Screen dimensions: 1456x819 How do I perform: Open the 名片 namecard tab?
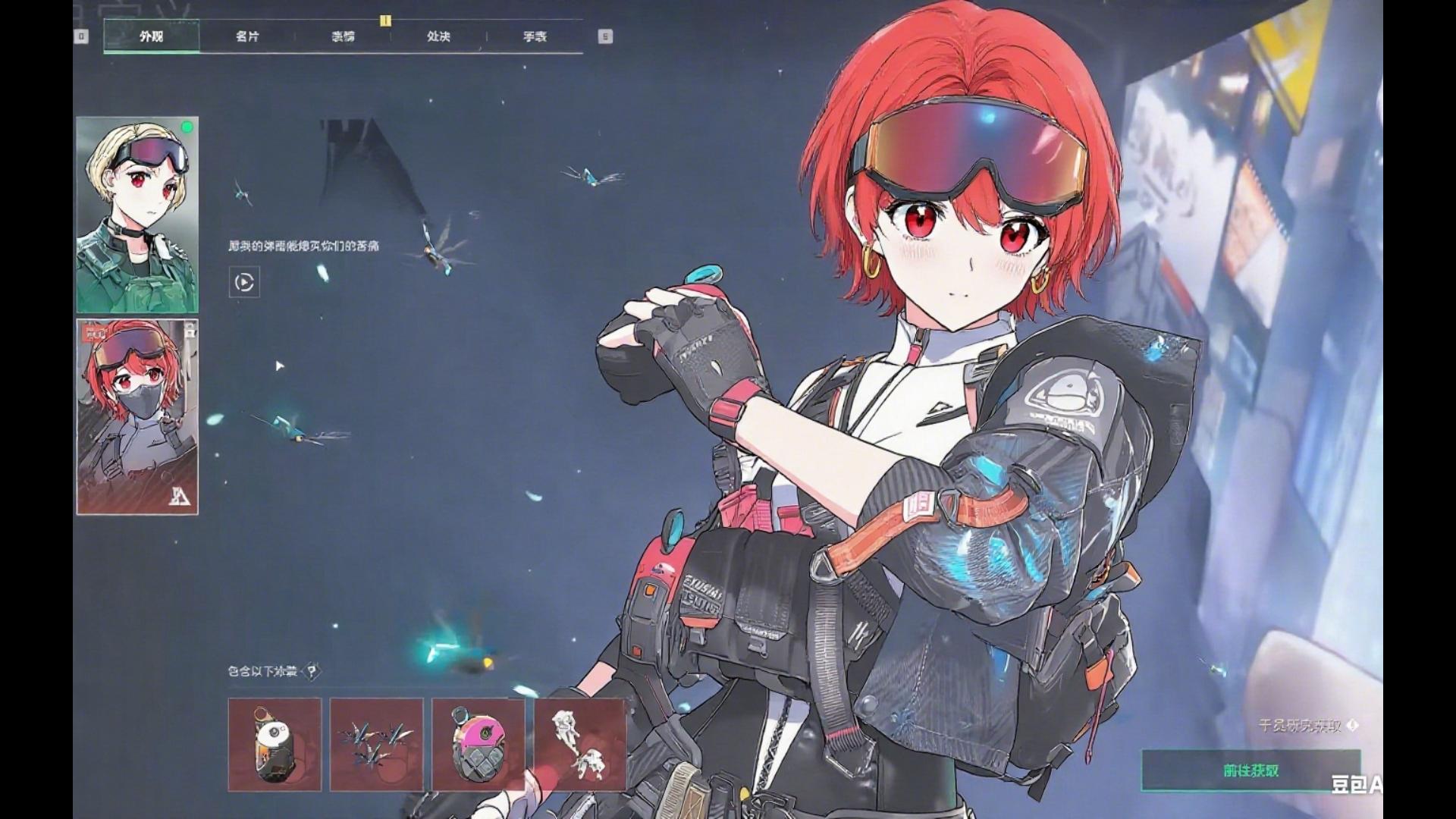(x=247, y=36)
